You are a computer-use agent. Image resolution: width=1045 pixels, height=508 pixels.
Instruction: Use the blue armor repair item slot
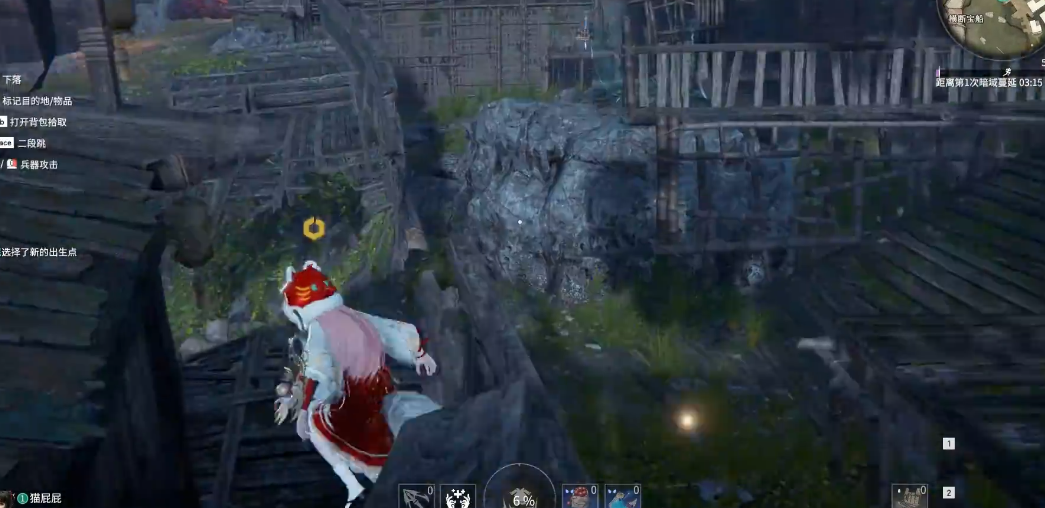[x=622, y=496]
